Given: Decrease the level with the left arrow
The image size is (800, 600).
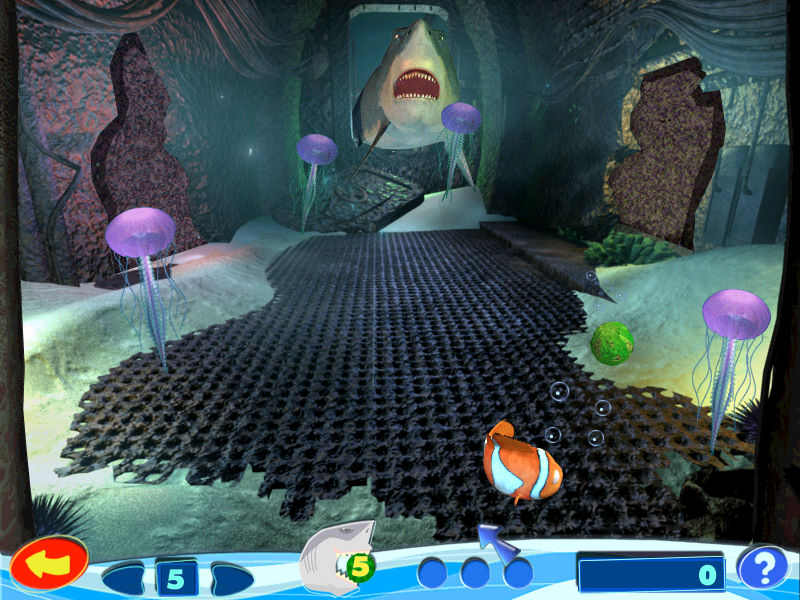Looking at the screenshot, I should point(127,578).
